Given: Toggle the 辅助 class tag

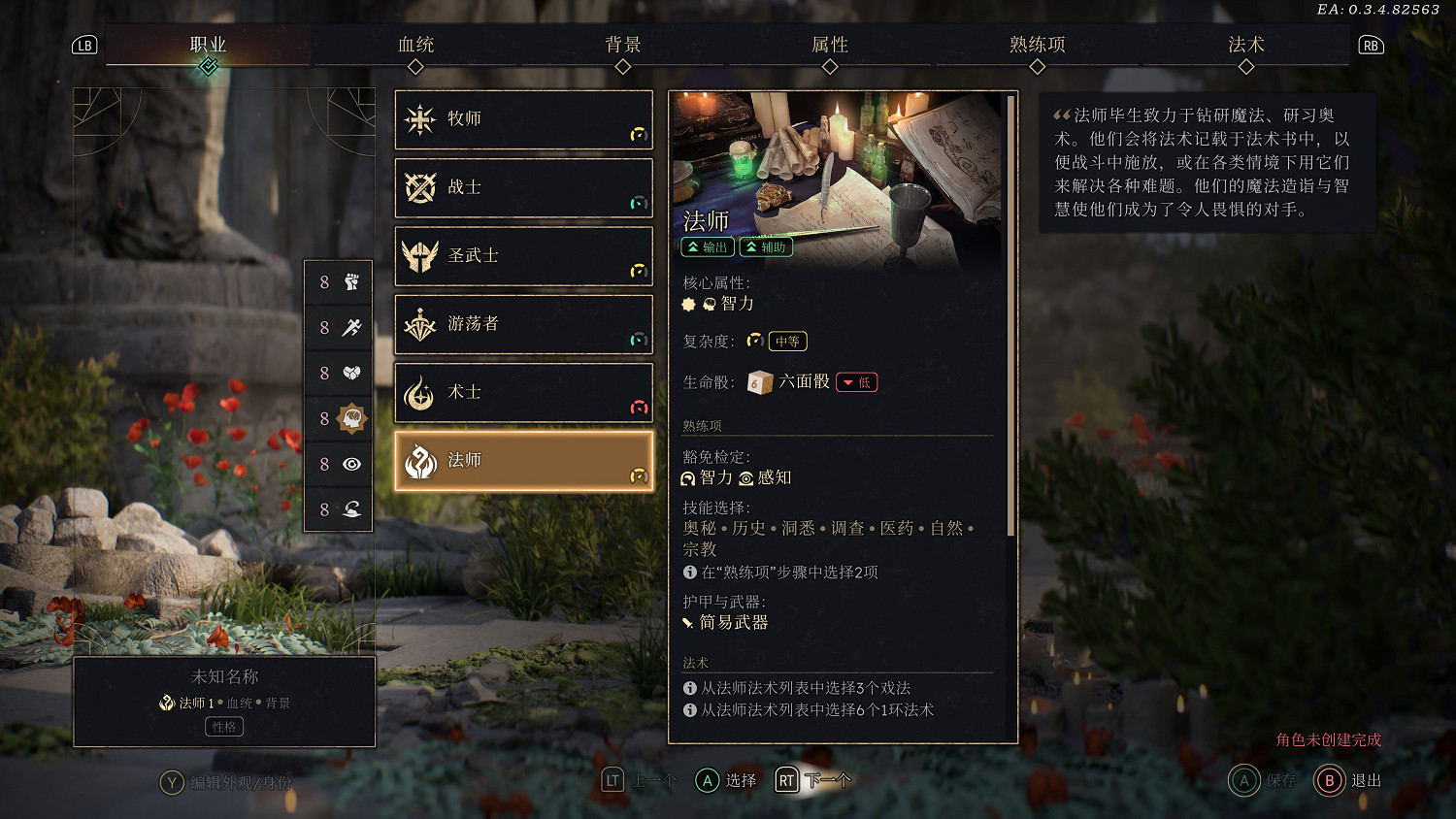Looking at the screenshot, I should click(x=766, y=246).
